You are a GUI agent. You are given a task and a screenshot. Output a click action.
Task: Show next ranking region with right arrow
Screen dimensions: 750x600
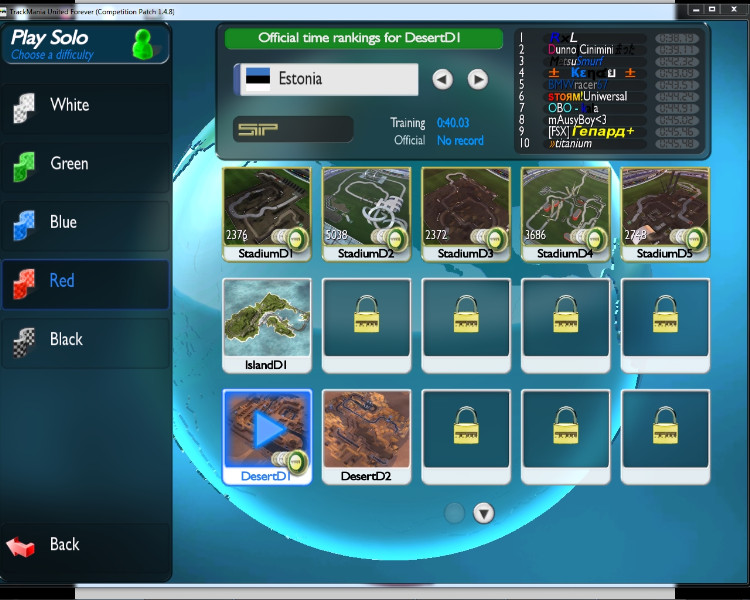(478, 79)
